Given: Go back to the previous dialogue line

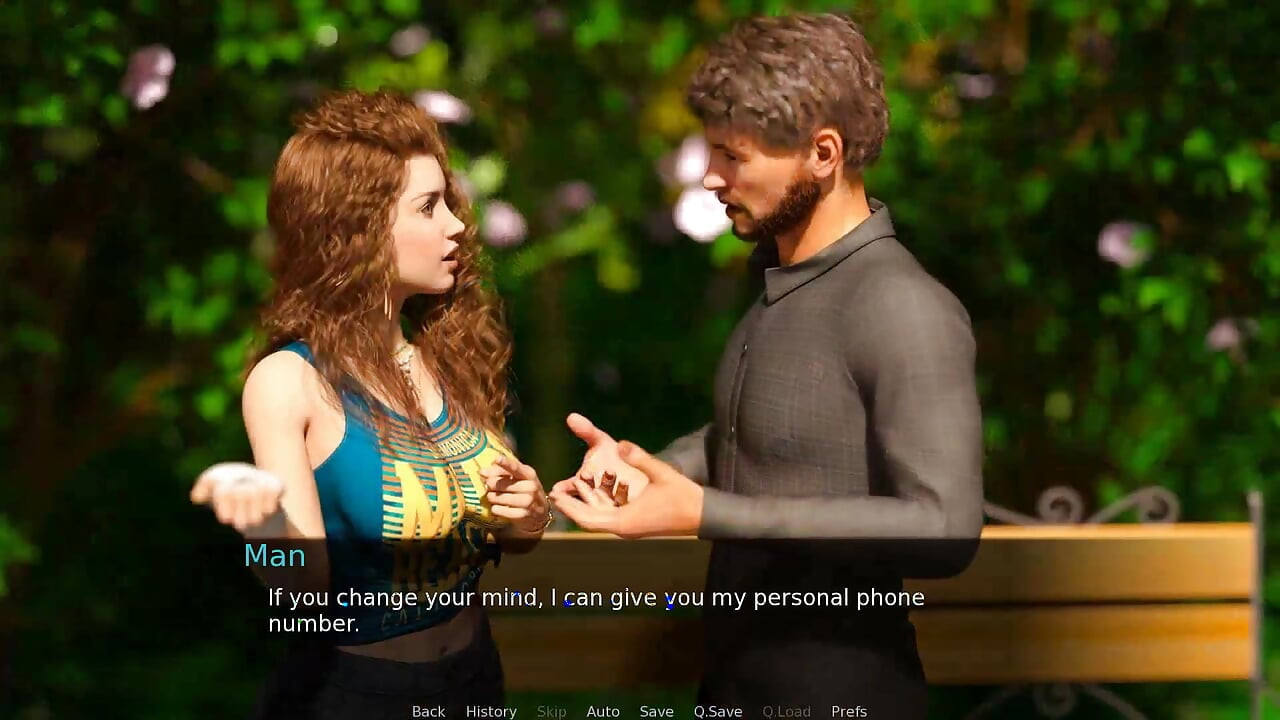Looking at the screenshot, I should pyautogui.click(x=428, y=711).
